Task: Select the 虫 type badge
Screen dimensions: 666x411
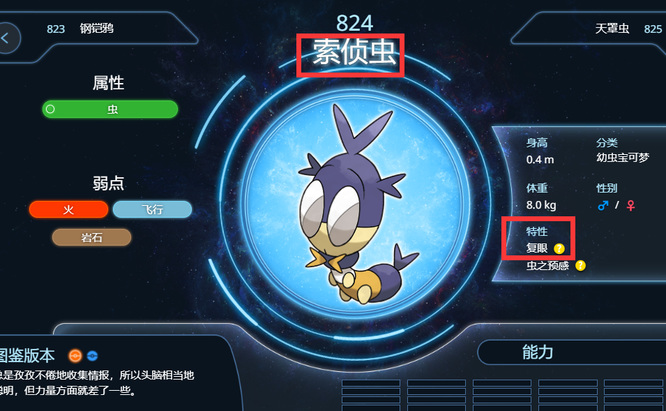Action: tap(110, 109)
